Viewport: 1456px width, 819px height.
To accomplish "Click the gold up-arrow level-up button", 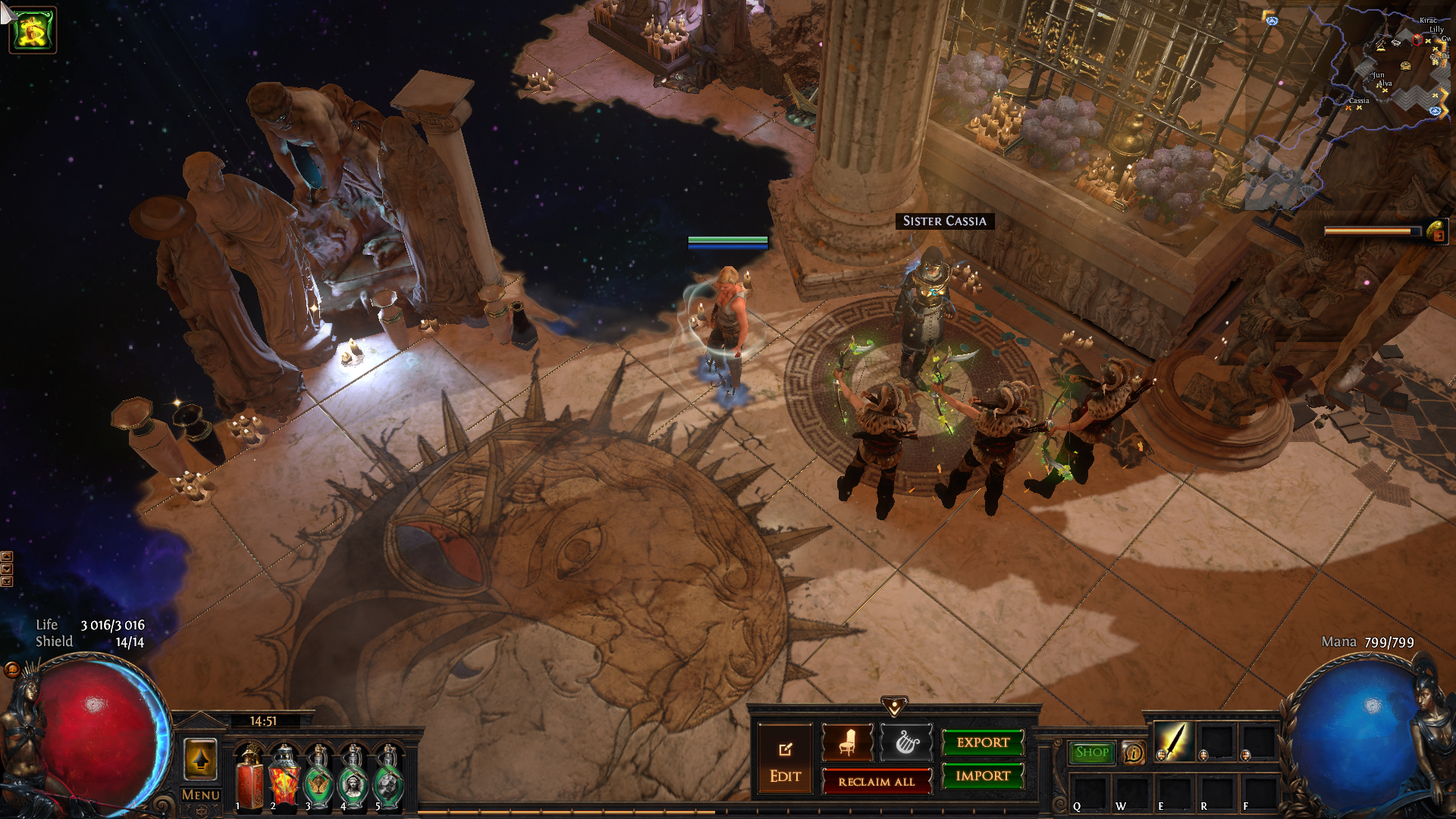I will [x=200, y=759].
